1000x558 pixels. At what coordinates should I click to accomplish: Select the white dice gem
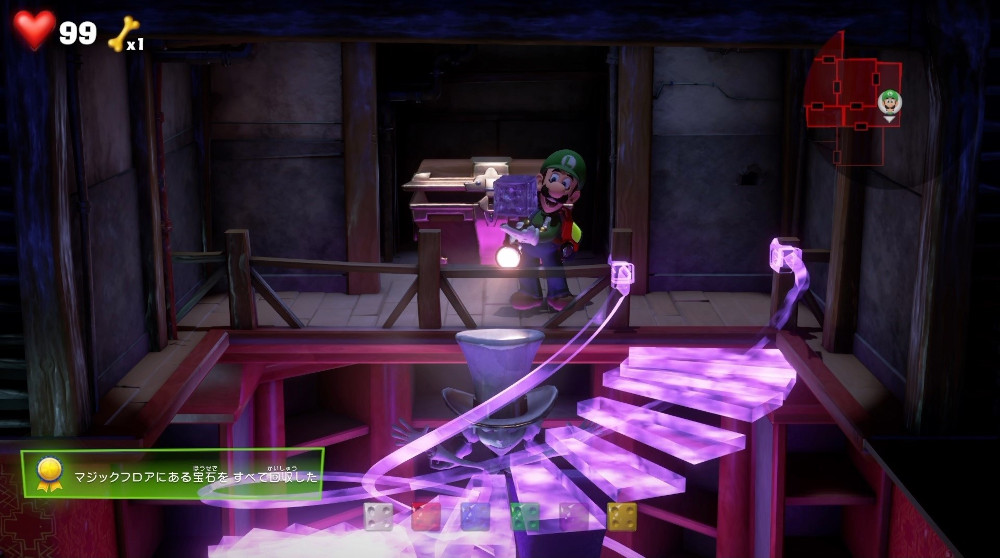point(378,516)
